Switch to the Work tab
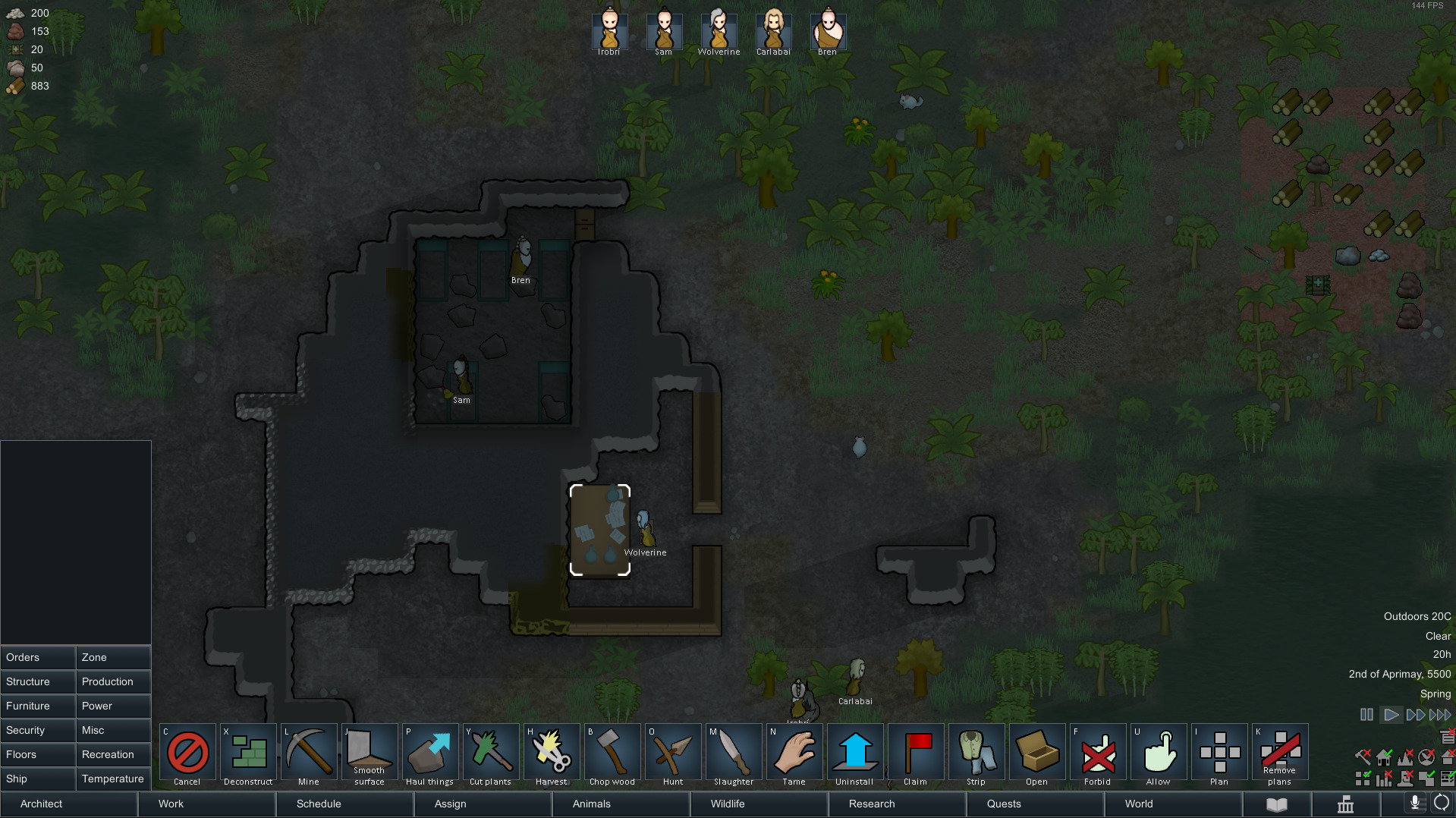Screen dimensions: 1456x818 pos(206,804)
